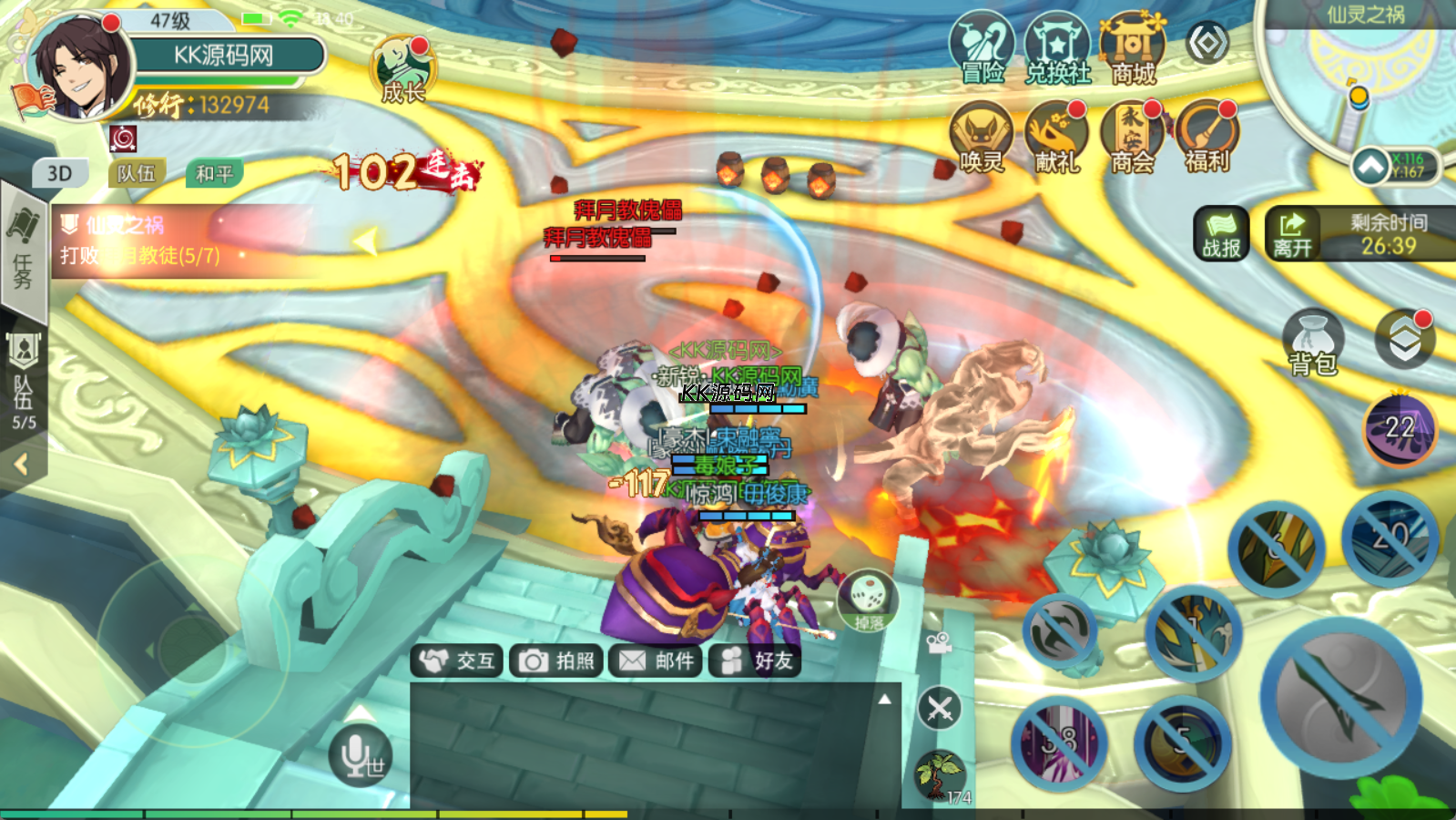
Task: Open the 福利 welfare rewards
Action: point(1207,137)
